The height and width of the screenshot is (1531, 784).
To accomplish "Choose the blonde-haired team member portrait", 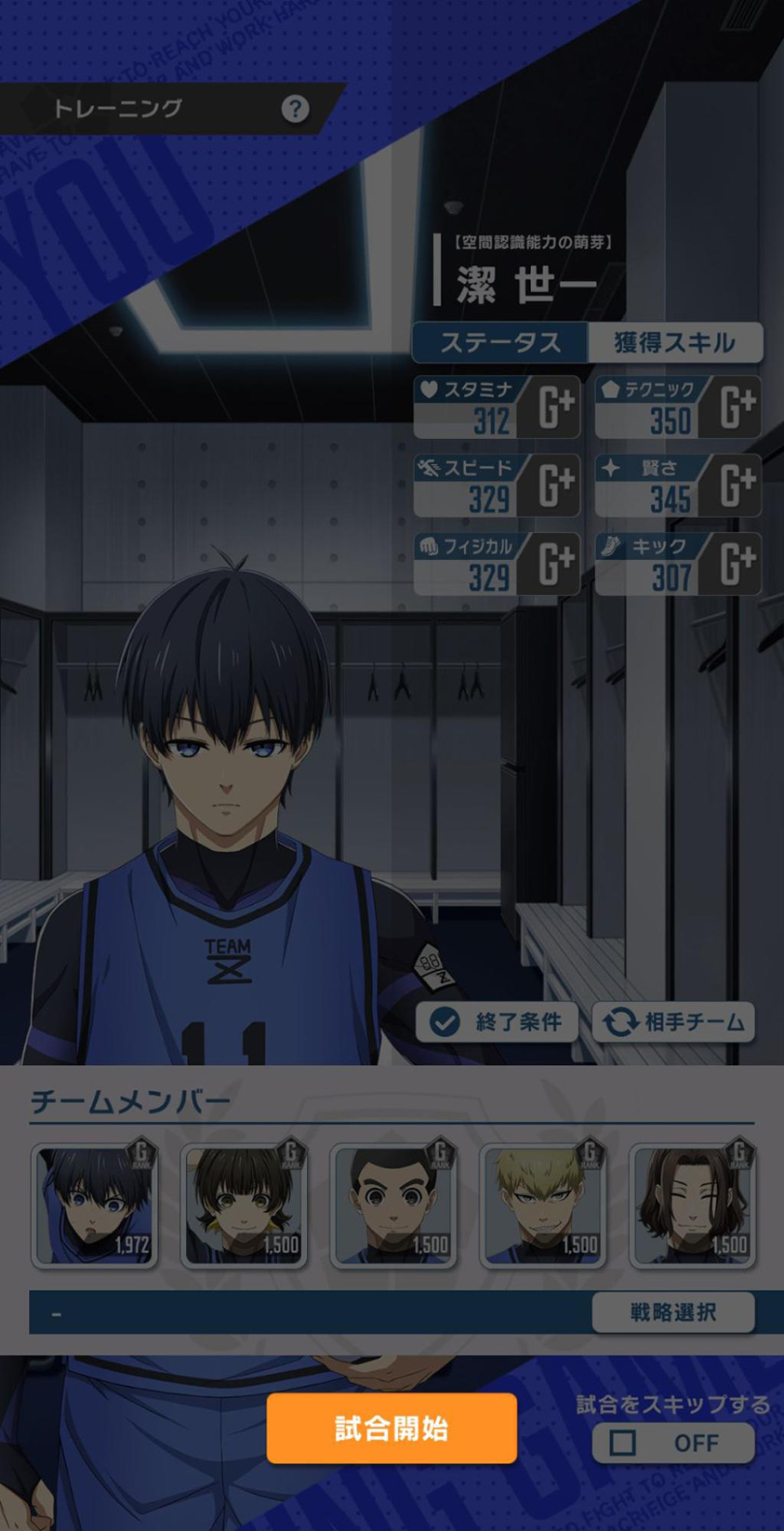I will coord(542,1206).
